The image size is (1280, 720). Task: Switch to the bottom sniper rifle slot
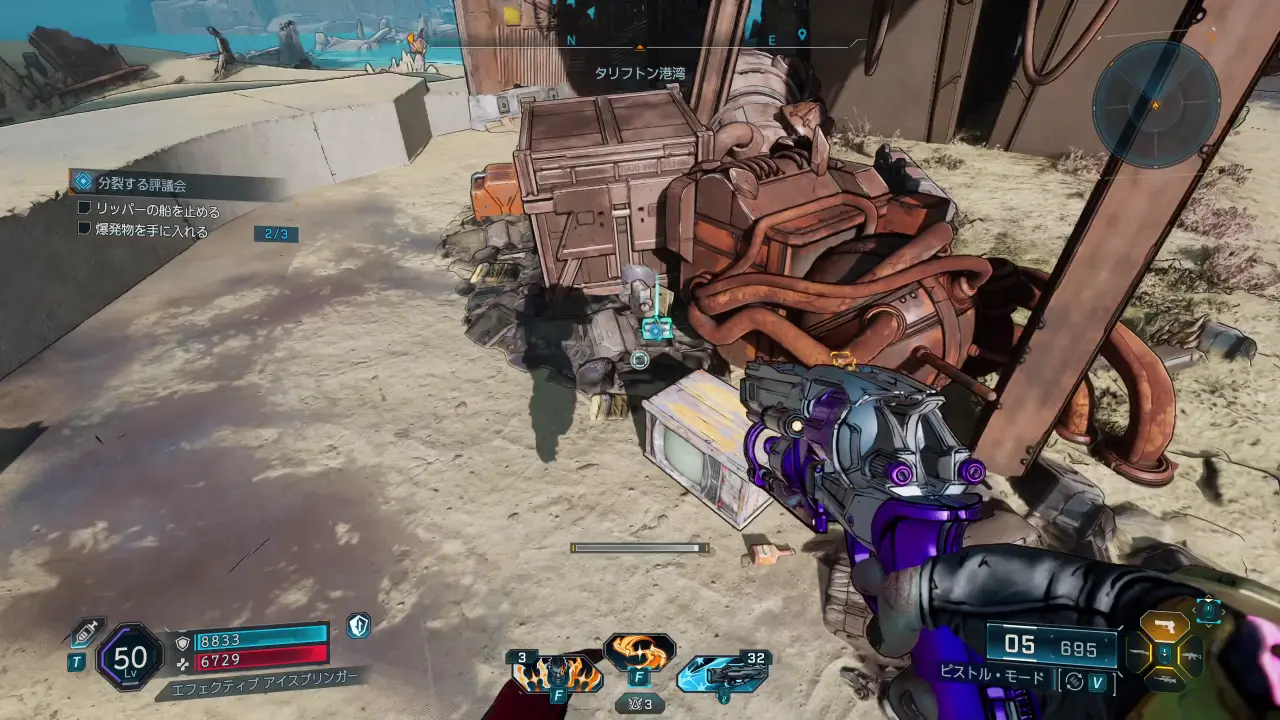point(1164,679)
